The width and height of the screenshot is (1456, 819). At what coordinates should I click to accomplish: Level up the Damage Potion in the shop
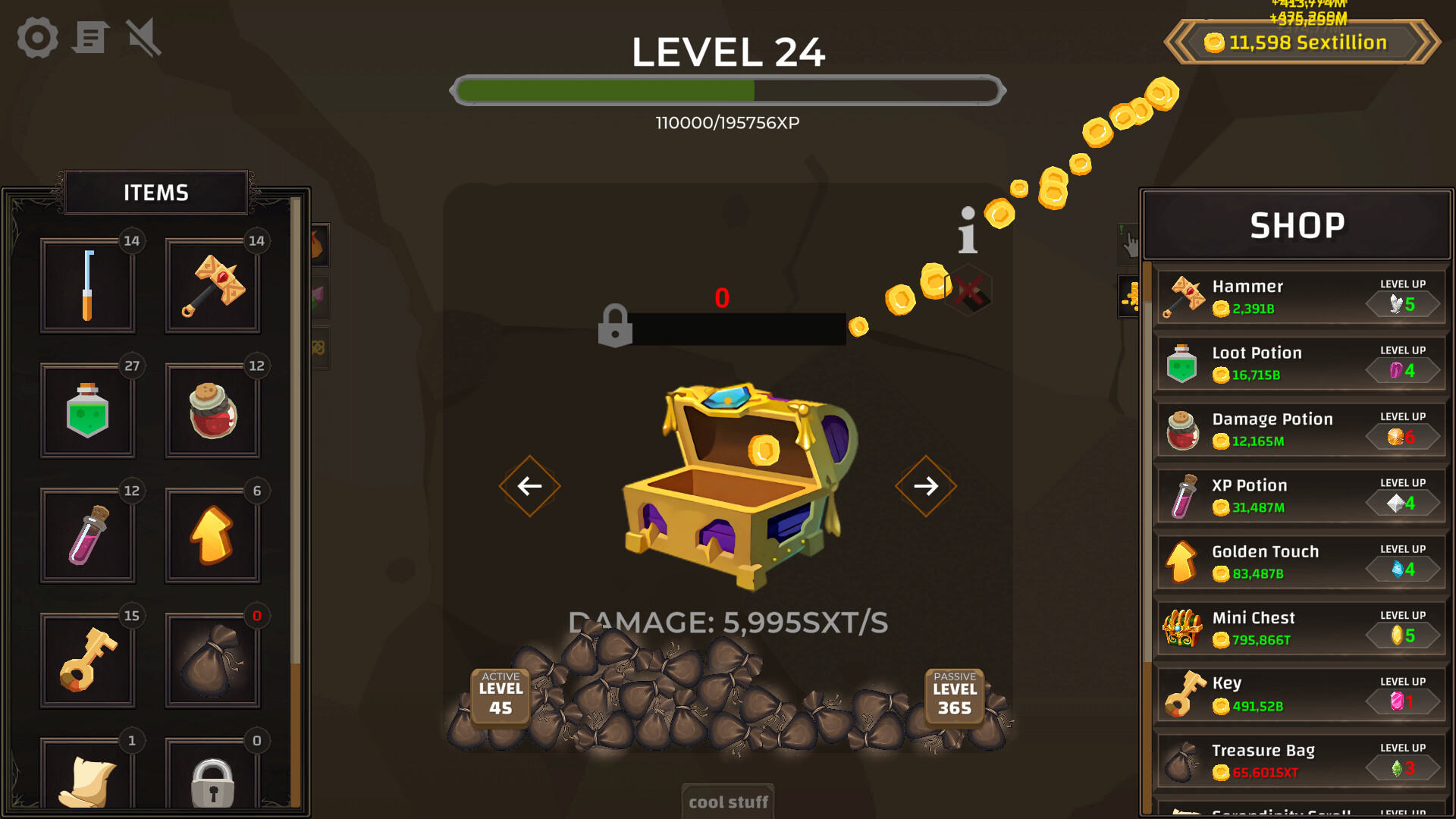tap(1402, 436)
